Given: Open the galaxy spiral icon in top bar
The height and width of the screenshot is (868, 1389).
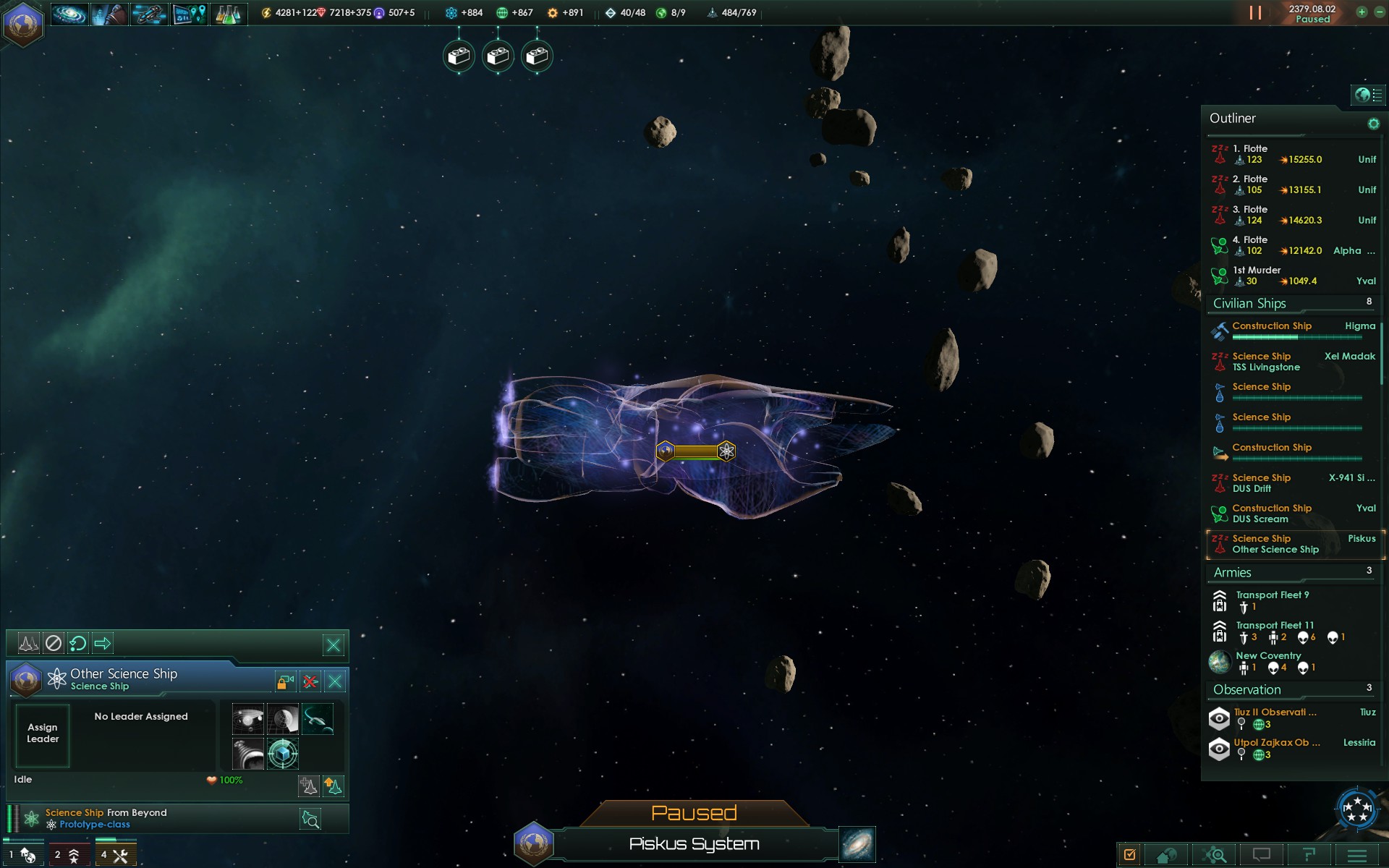Looking at the screenshot, I should click(70, 14).
